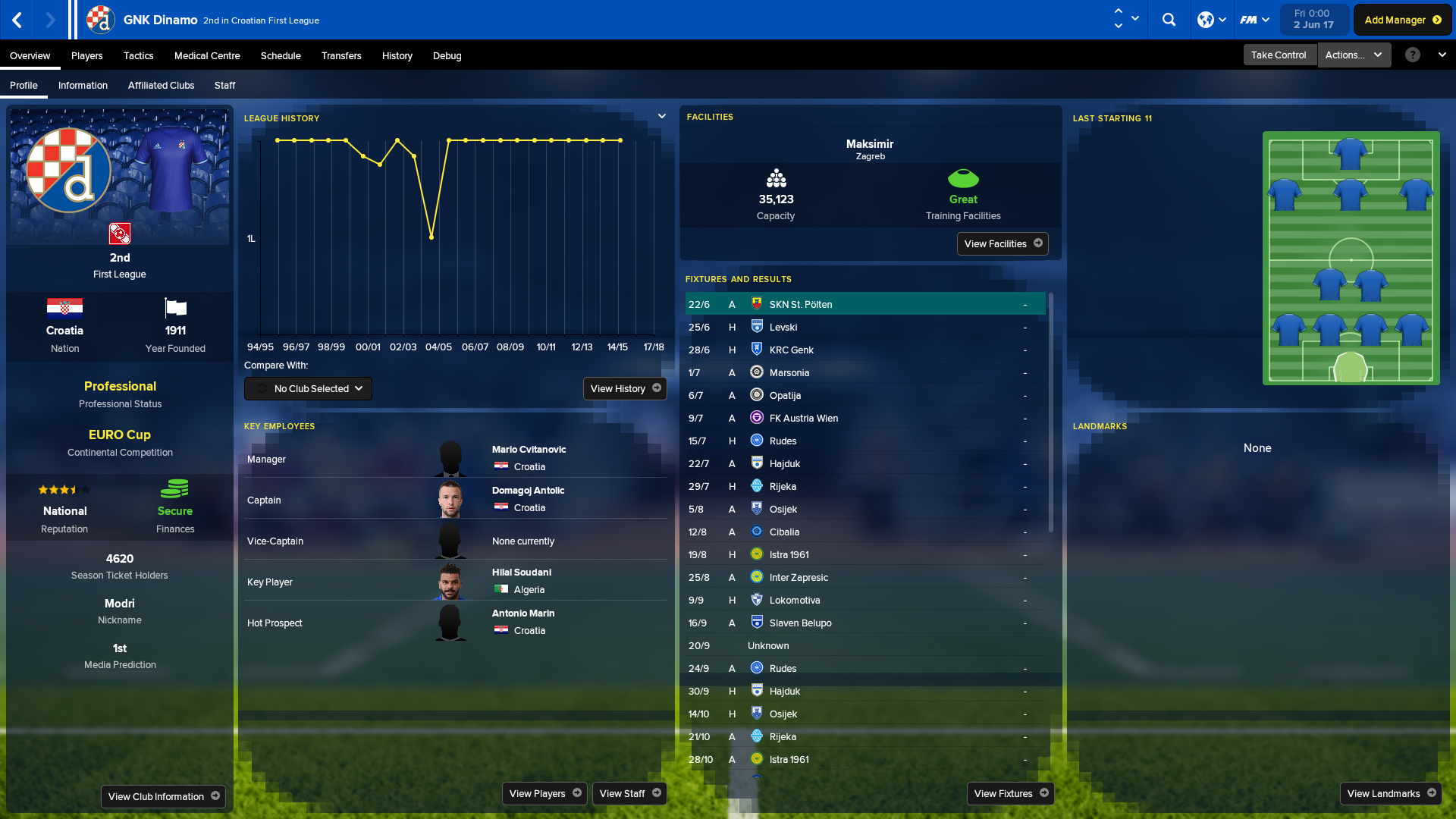
Task: Show all fixtures via View Fixtures
Action: [x=1010, y=793]
